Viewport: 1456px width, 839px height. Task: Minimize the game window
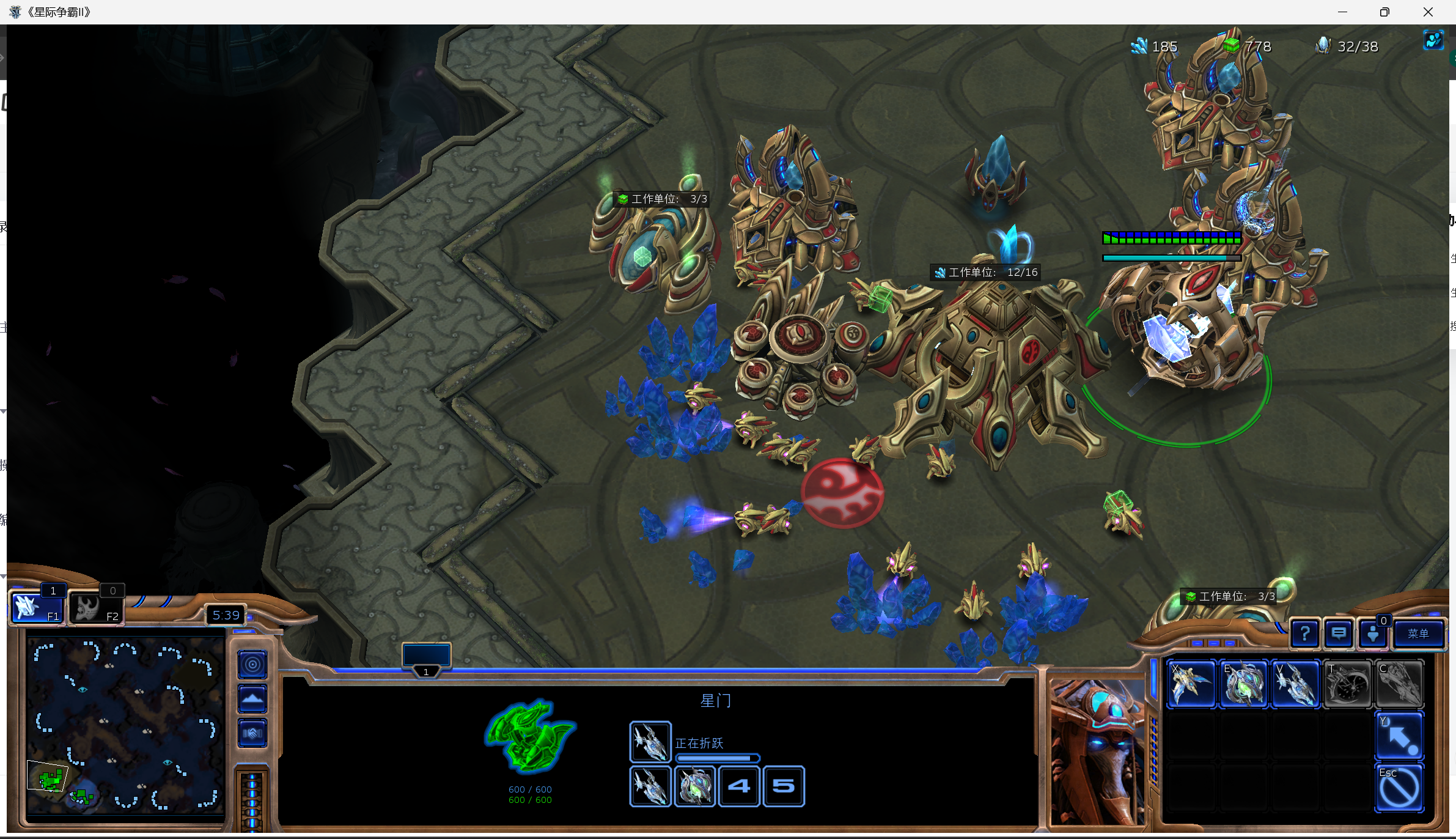(x=1342, y=12)
